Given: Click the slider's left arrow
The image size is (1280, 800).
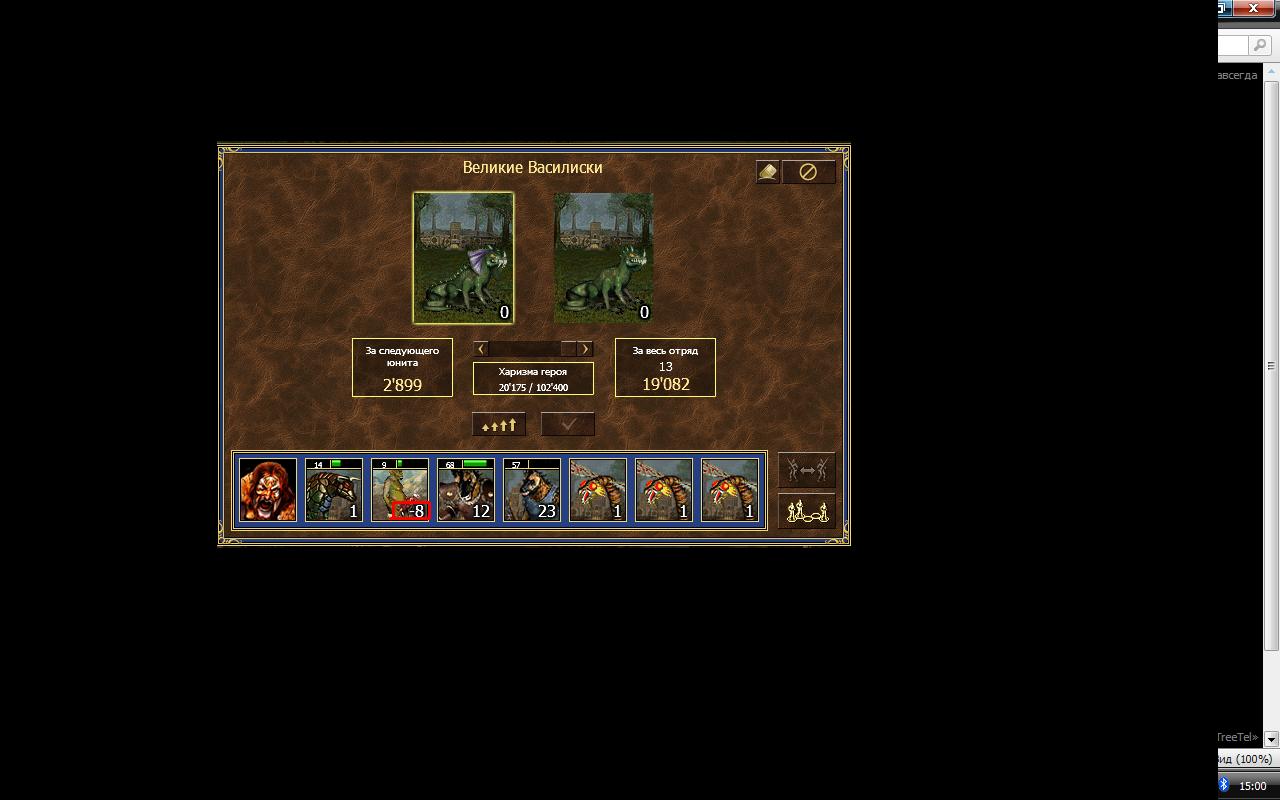Looking at the screenshot, I should click(482, 349).
